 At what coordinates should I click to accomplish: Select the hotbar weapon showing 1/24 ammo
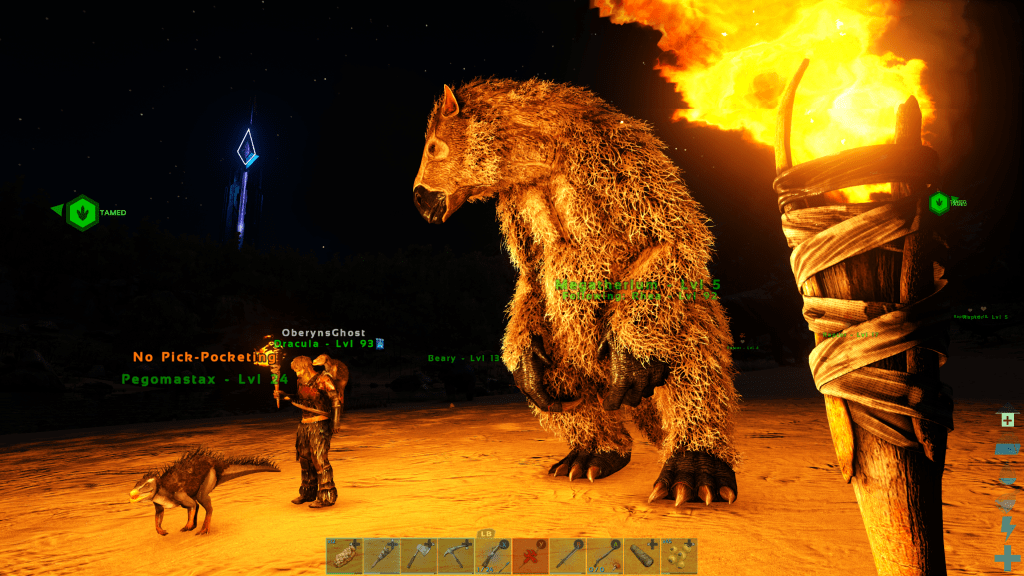point(493,555)
